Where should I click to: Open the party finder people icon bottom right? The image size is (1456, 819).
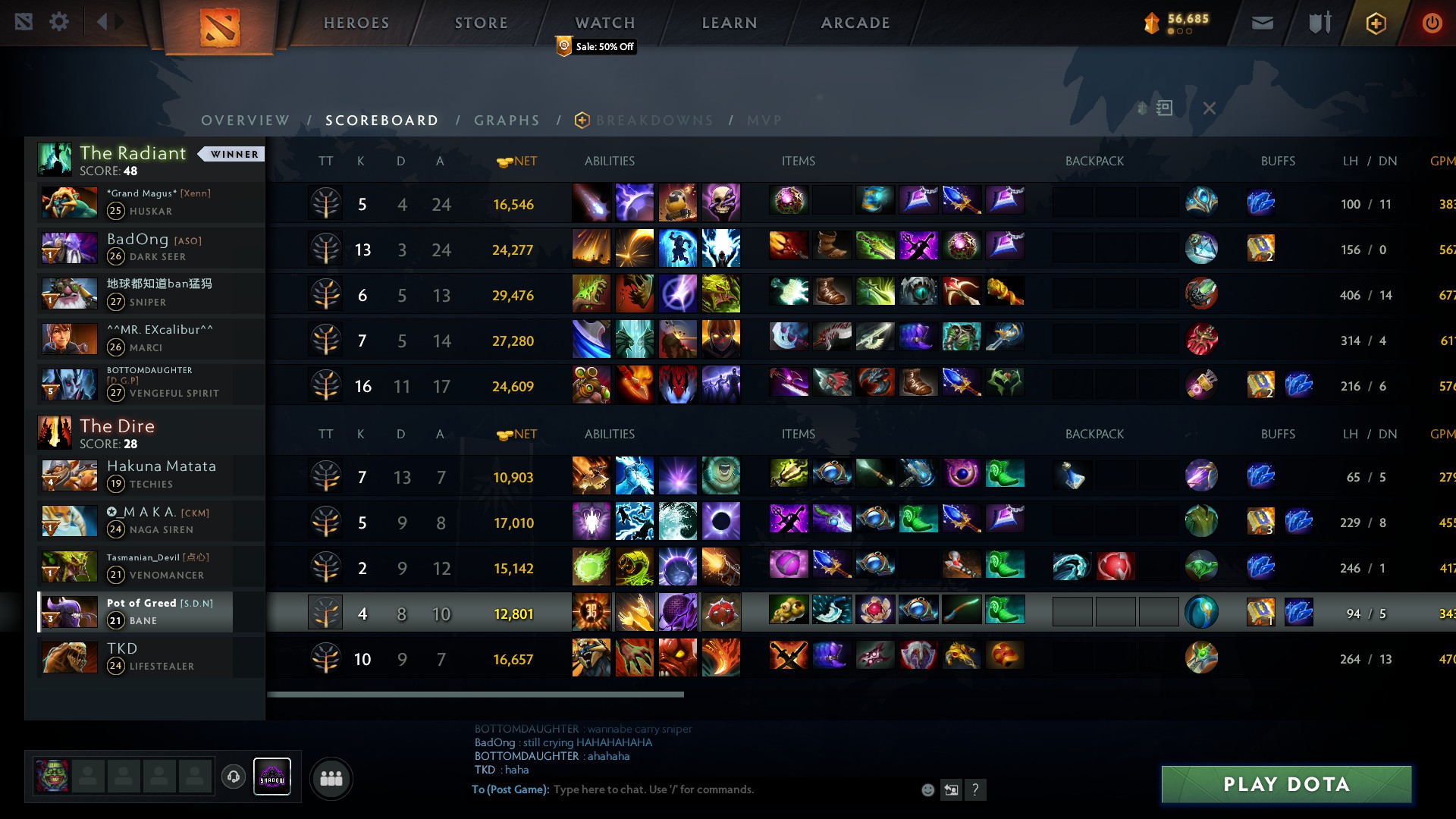click(331, 777)
